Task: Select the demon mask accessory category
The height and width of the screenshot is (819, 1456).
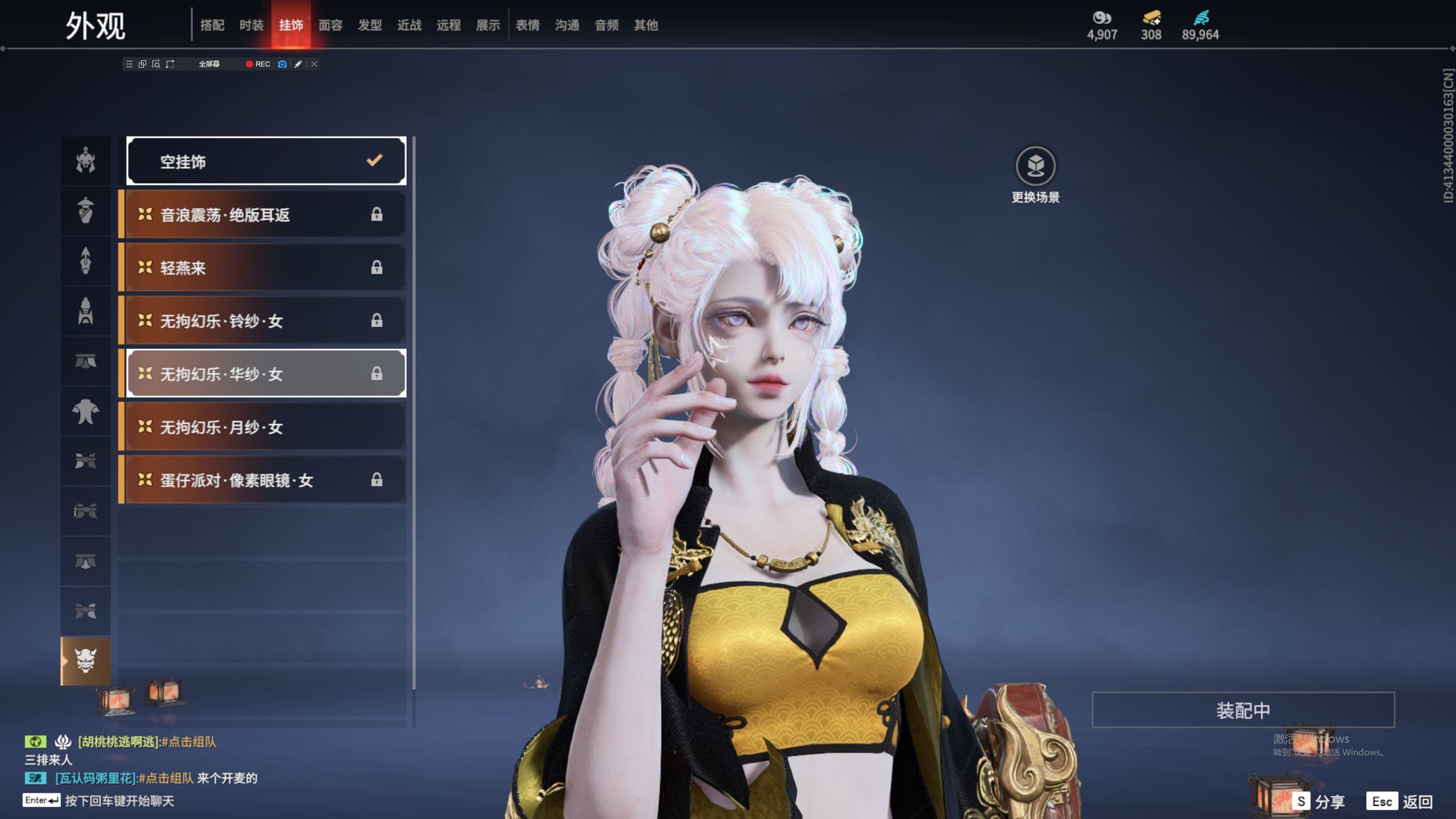Action: (x=85, y=661)
